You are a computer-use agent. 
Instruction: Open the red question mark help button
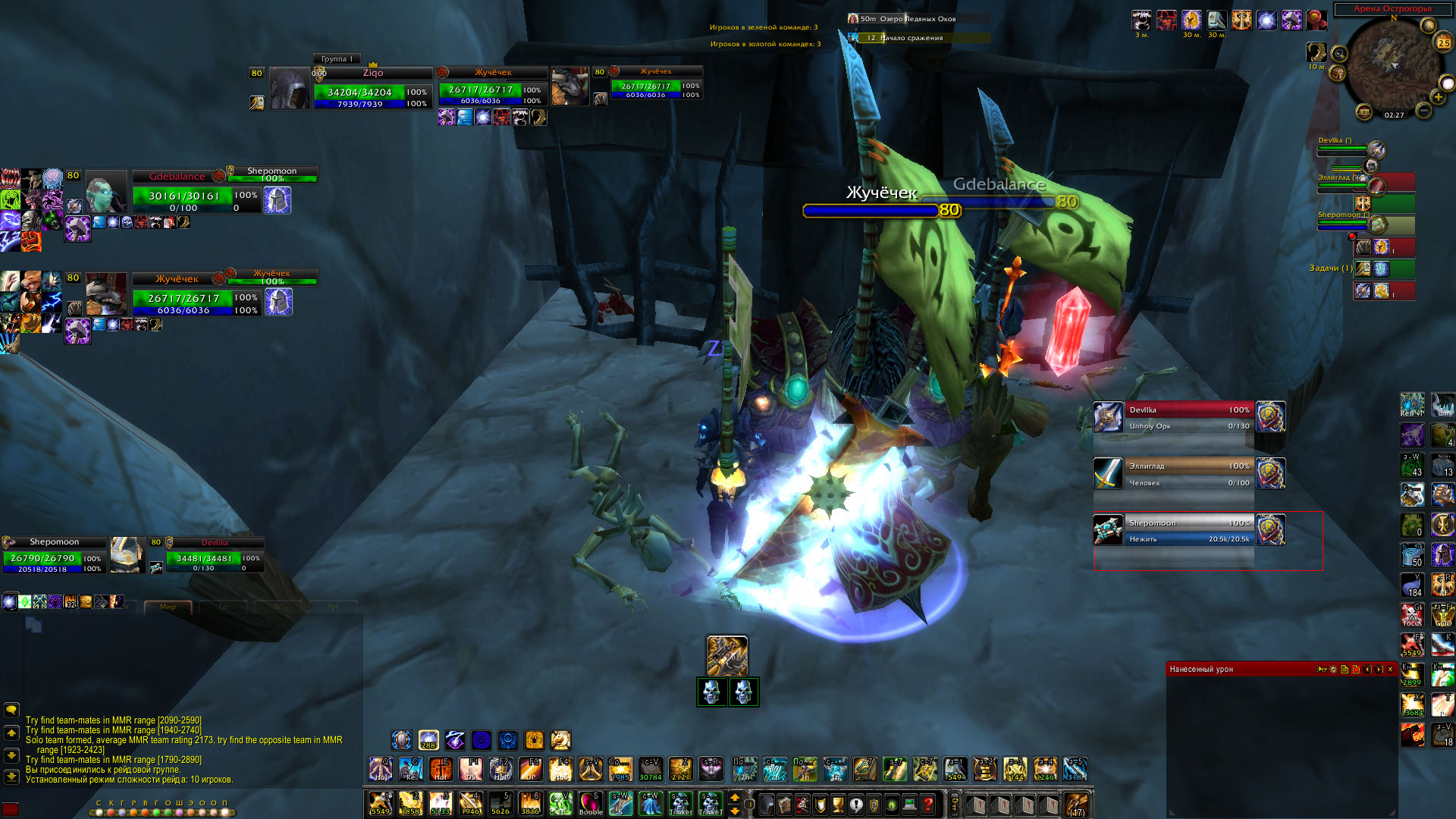click(927, 805)
